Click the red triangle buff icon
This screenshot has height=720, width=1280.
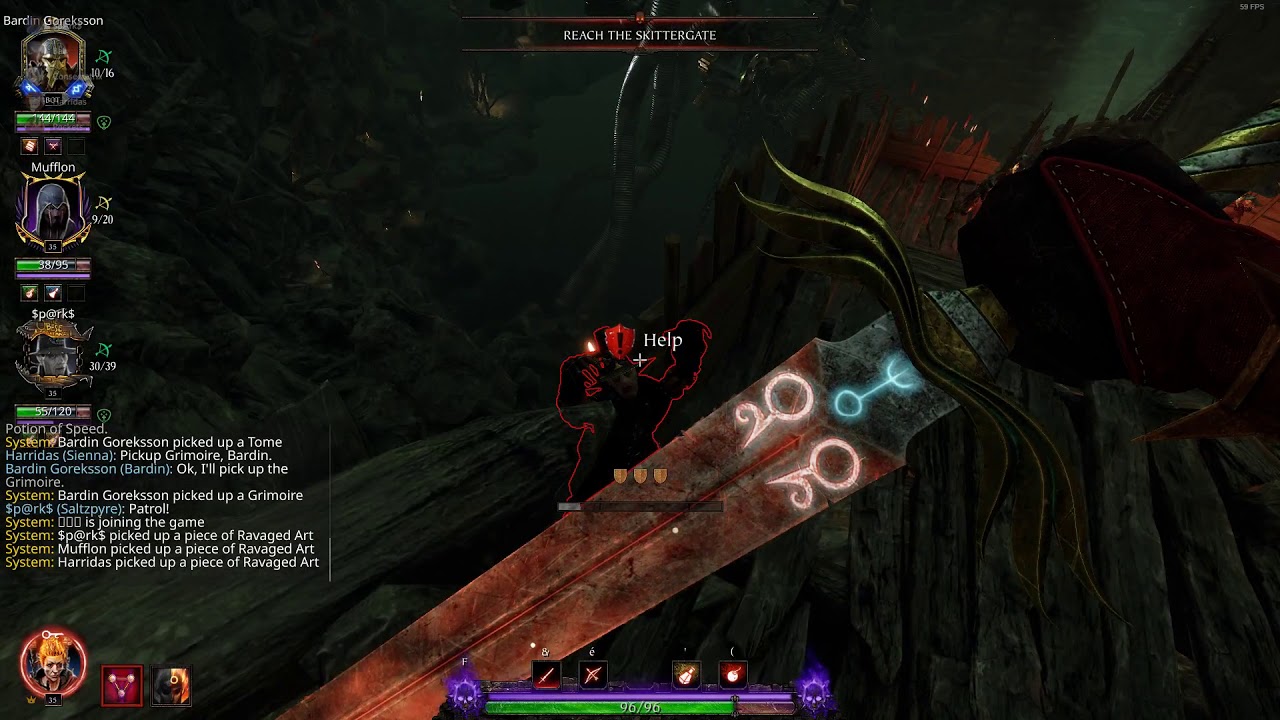(x=122, y=686)
